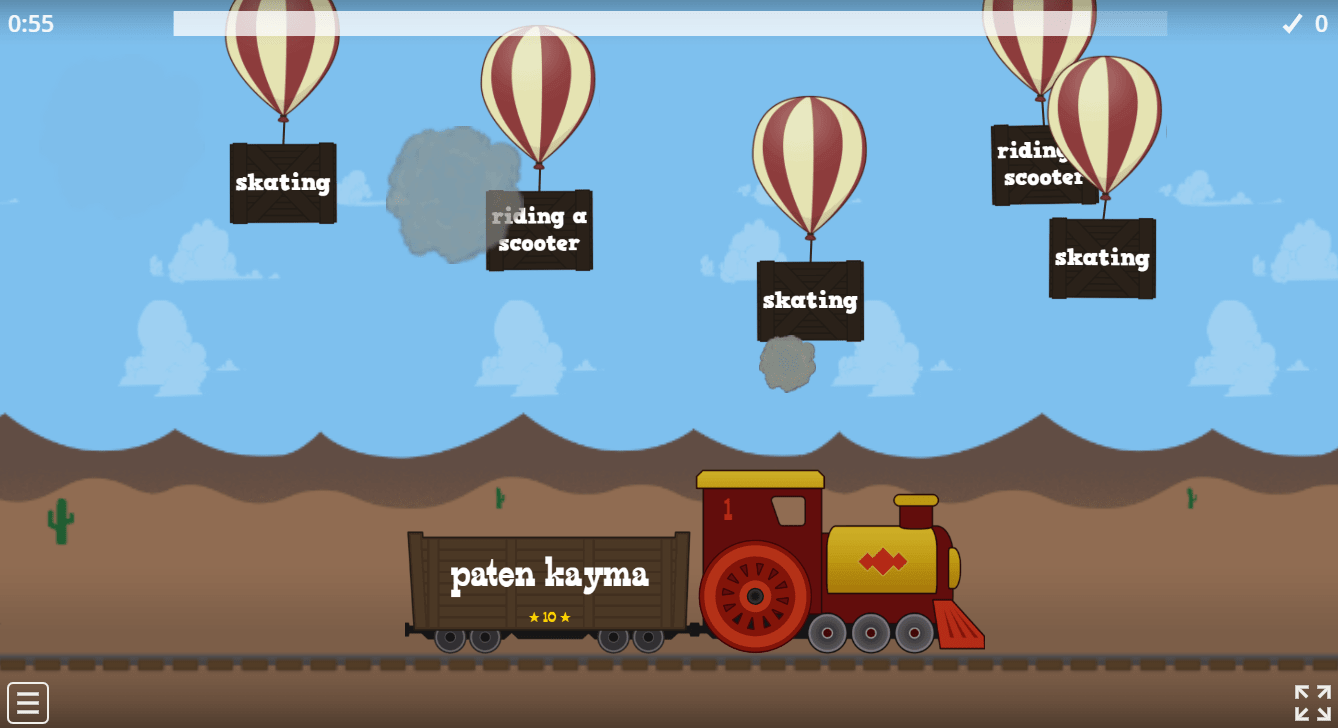Select the 0:55 timer display
The width and height of the screenshot is (1338, 728).
[31, 24]
